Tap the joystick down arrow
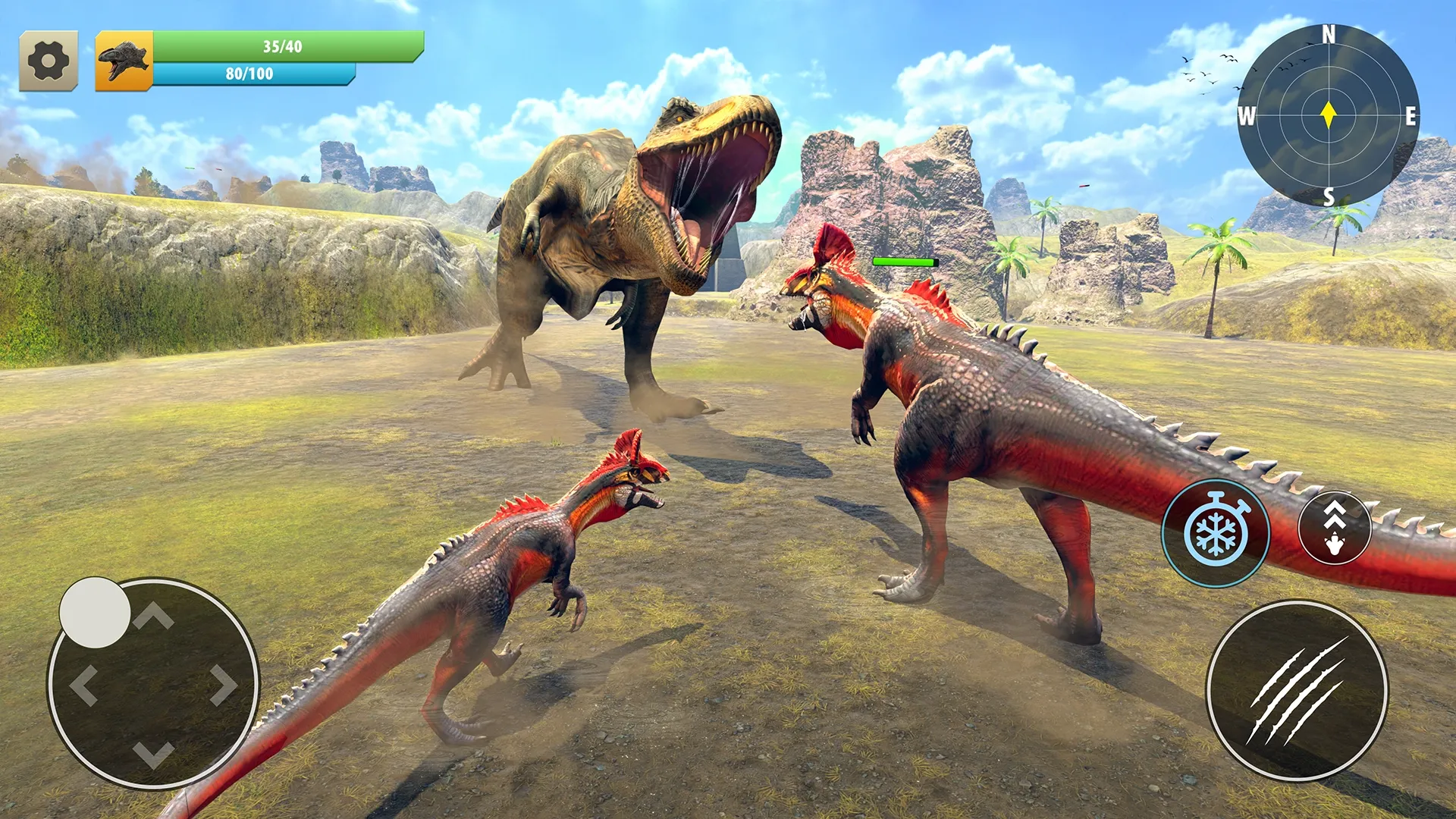 [154, 755]
